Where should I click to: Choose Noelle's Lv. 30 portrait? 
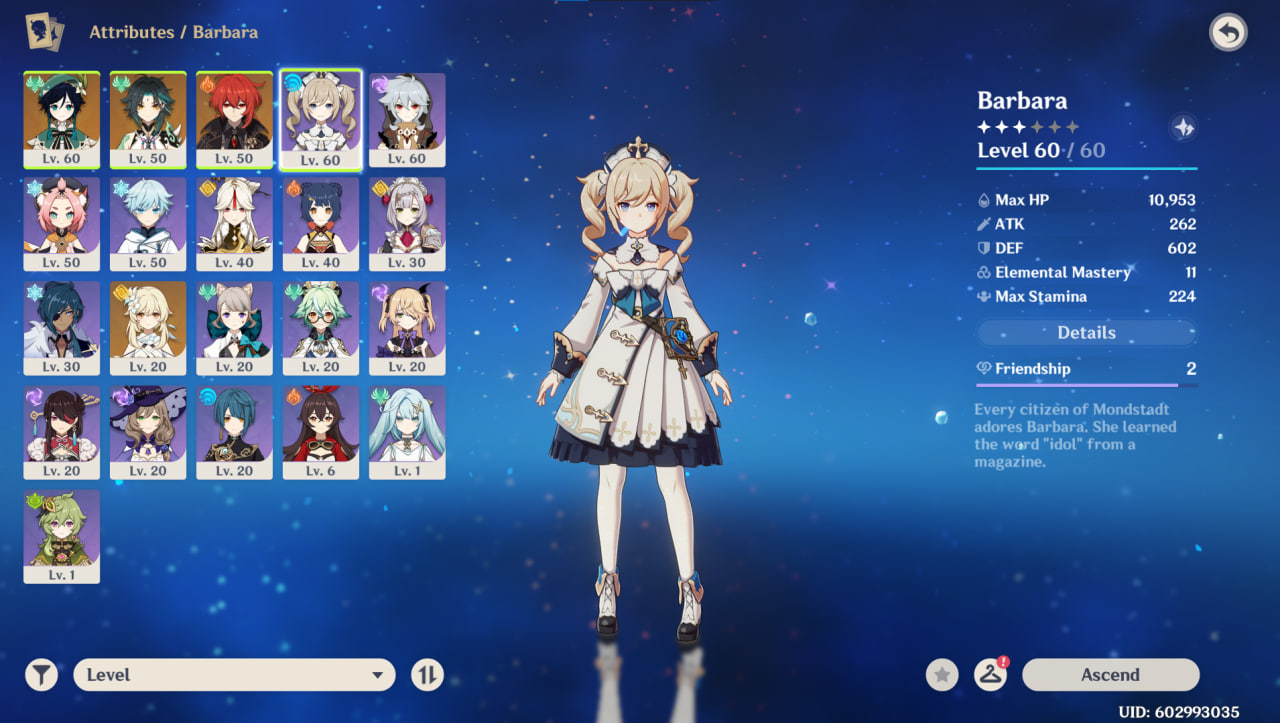(407, 224)
